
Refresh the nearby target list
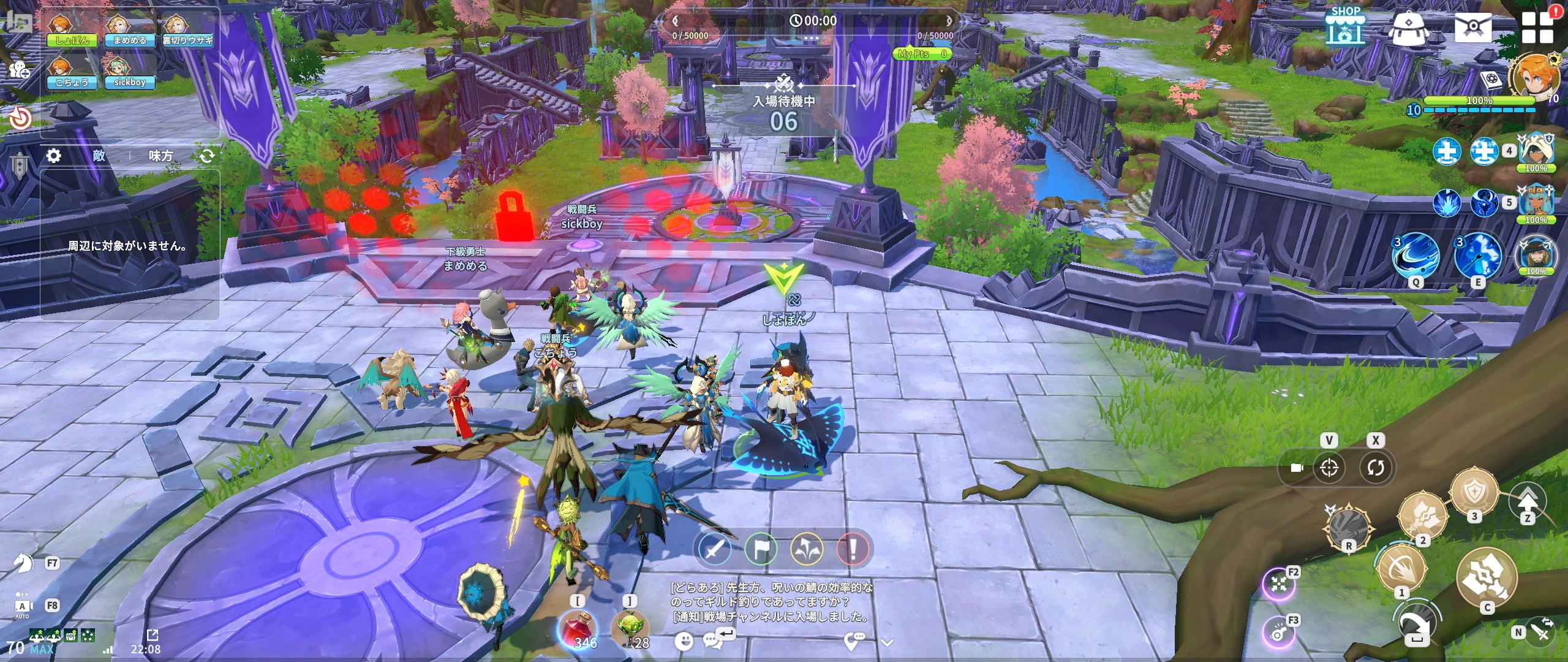(x=207, y=156)
